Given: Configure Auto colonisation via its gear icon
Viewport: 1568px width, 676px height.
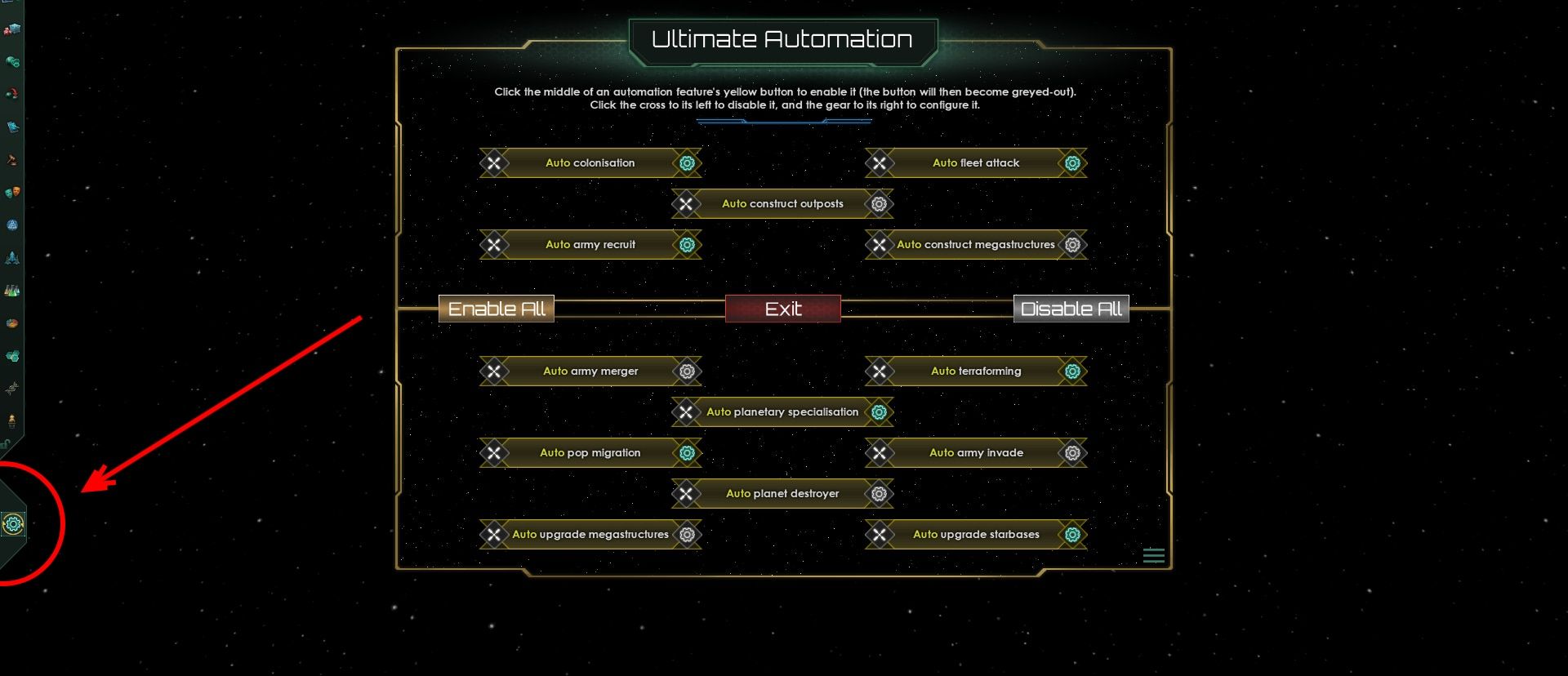Looking at the screenshot, I should tap(687, 162).
